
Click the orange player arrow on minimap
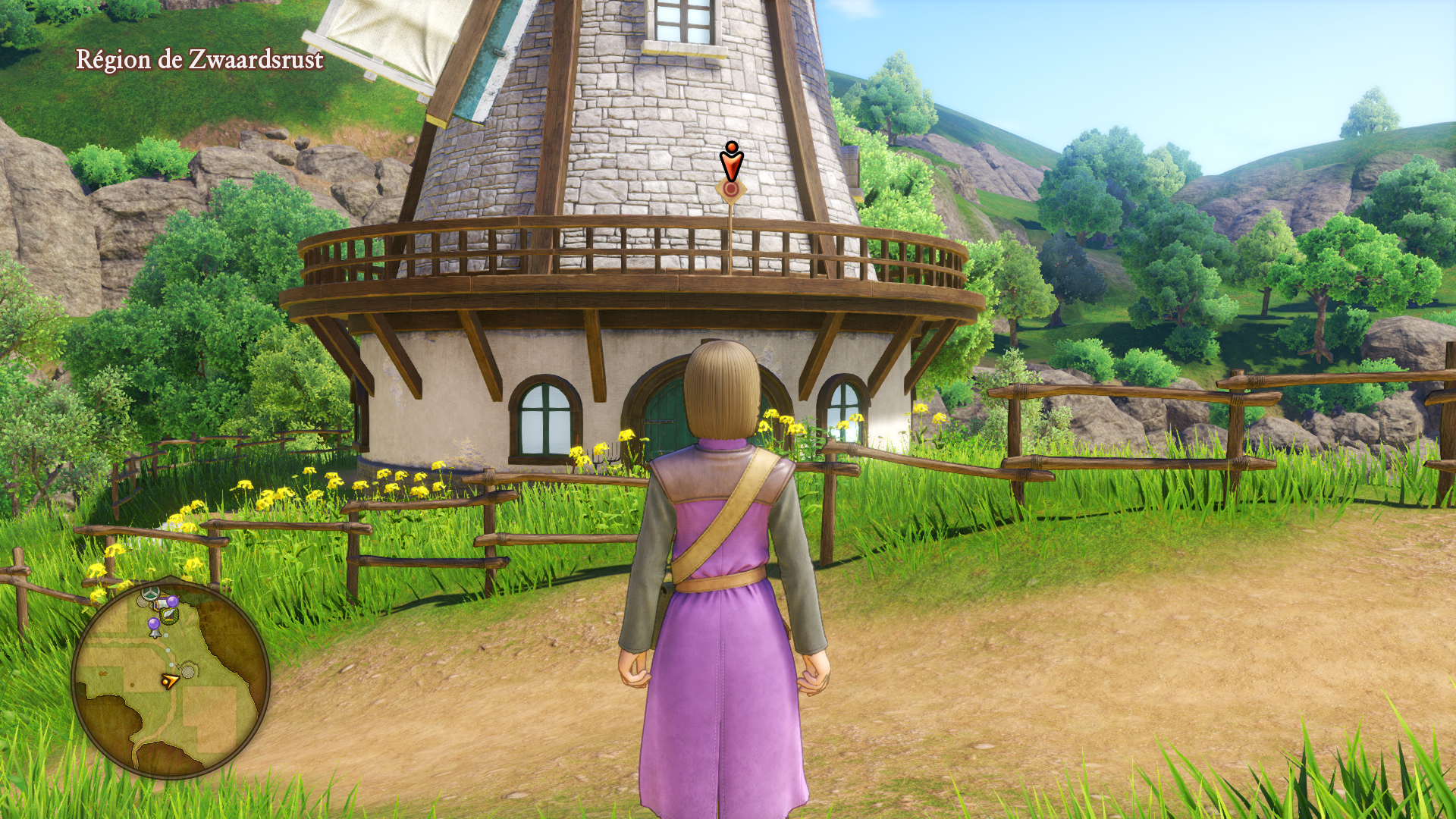(x=169, y=681)
